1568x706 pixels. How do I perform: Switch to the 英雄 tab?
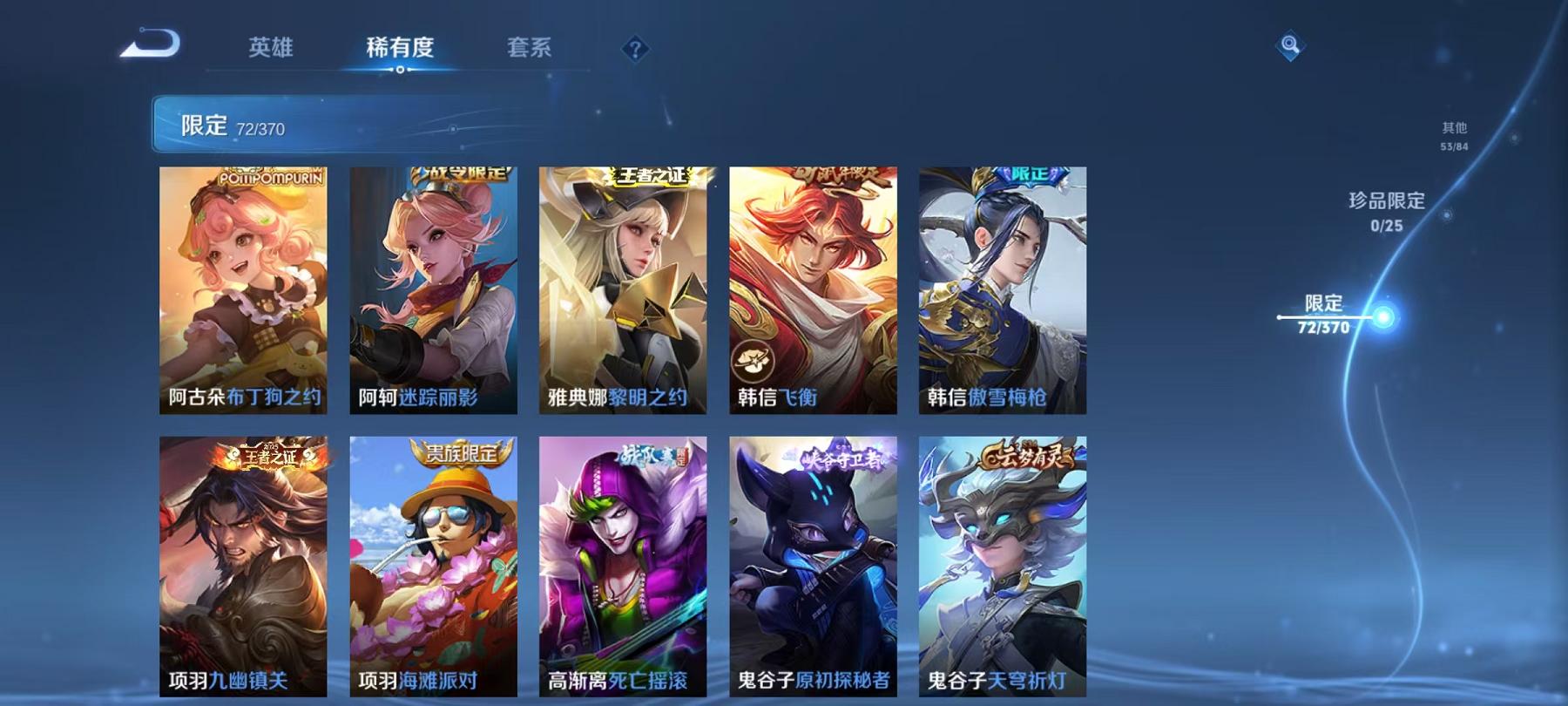tap(270, 50)
